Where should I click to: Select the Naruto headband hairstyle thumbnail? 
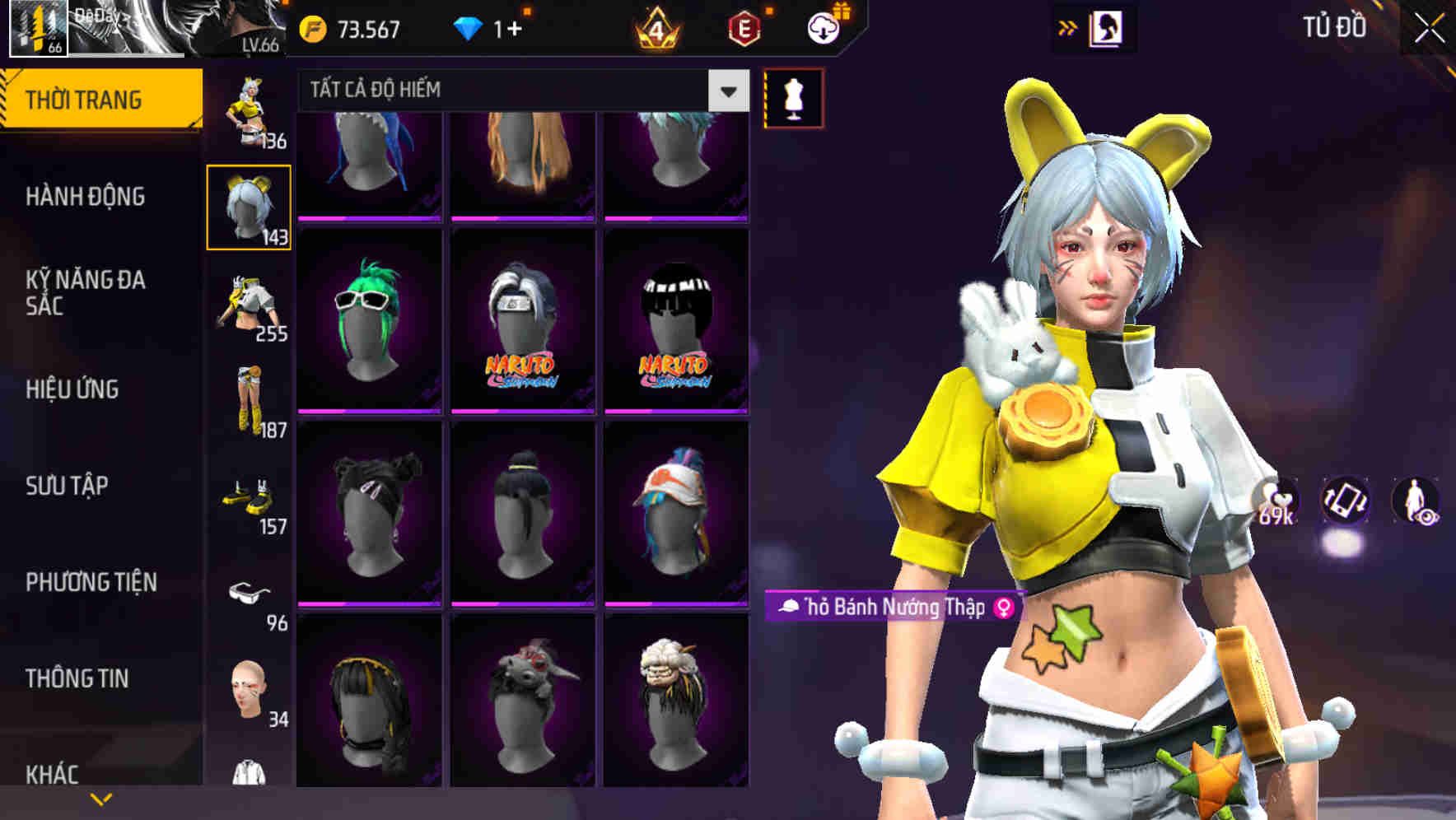(519, 321)
